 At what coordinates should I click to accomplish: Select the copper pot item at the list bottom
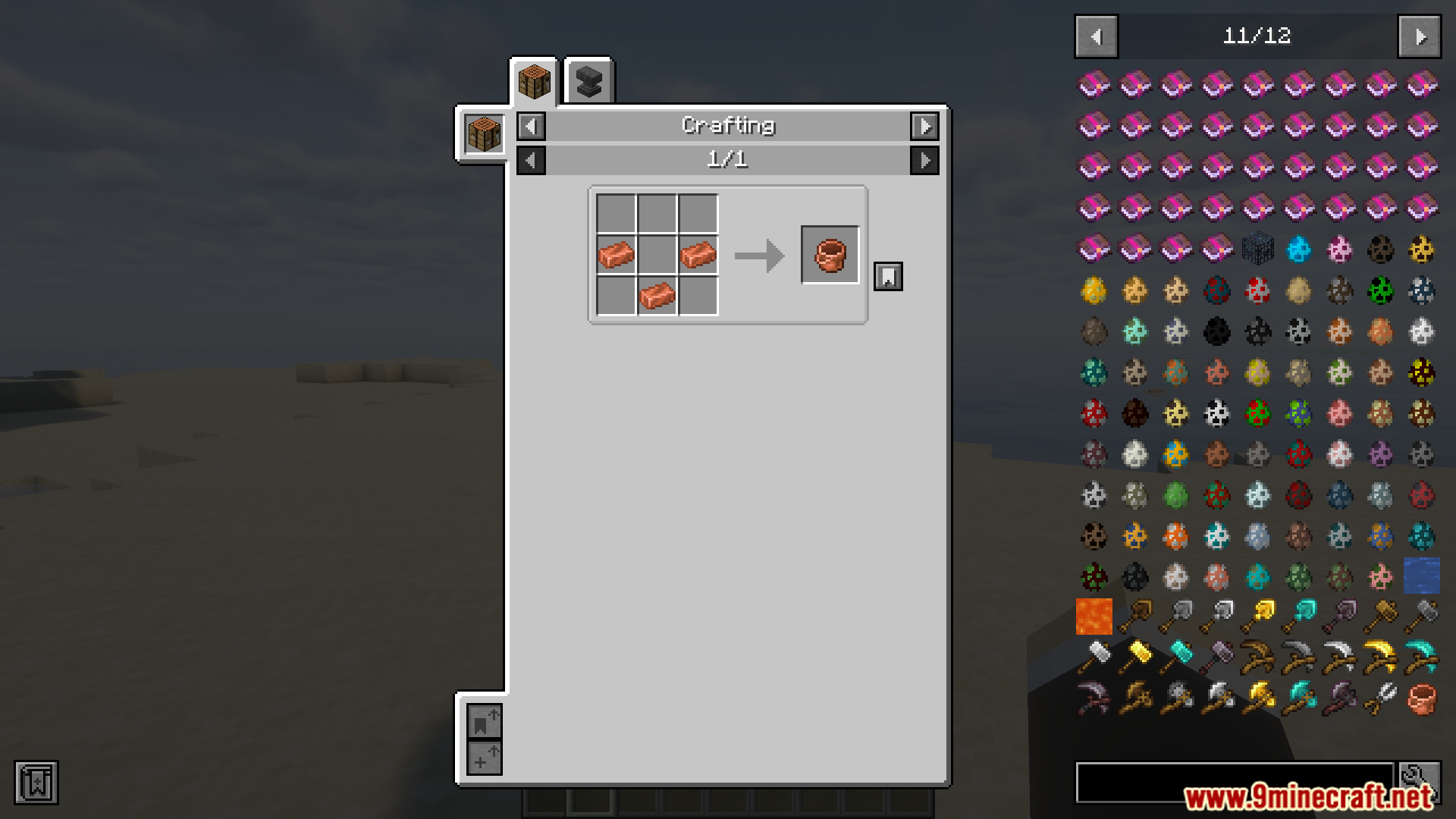point(1420,697)
